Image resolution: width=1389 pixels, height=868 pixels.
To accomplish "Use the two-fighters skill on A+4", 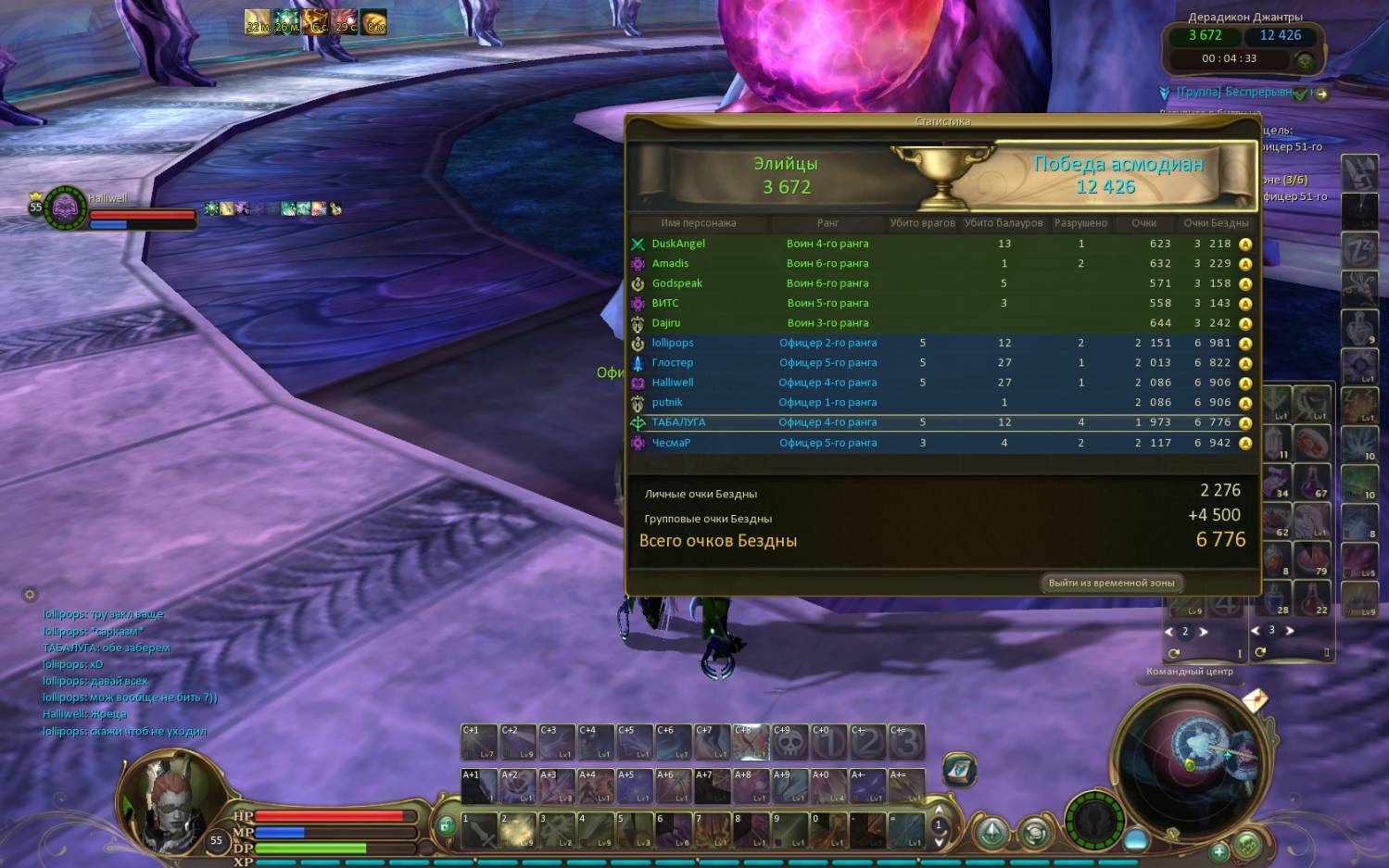I will 595,786.
